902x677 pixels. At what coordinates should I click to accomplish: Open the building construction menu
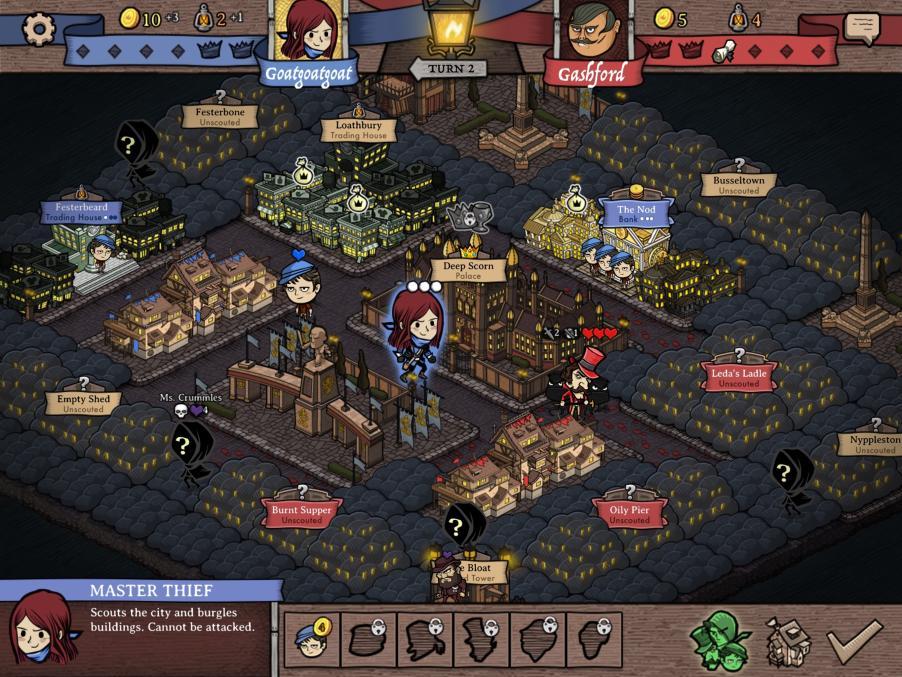pos(788,640)
